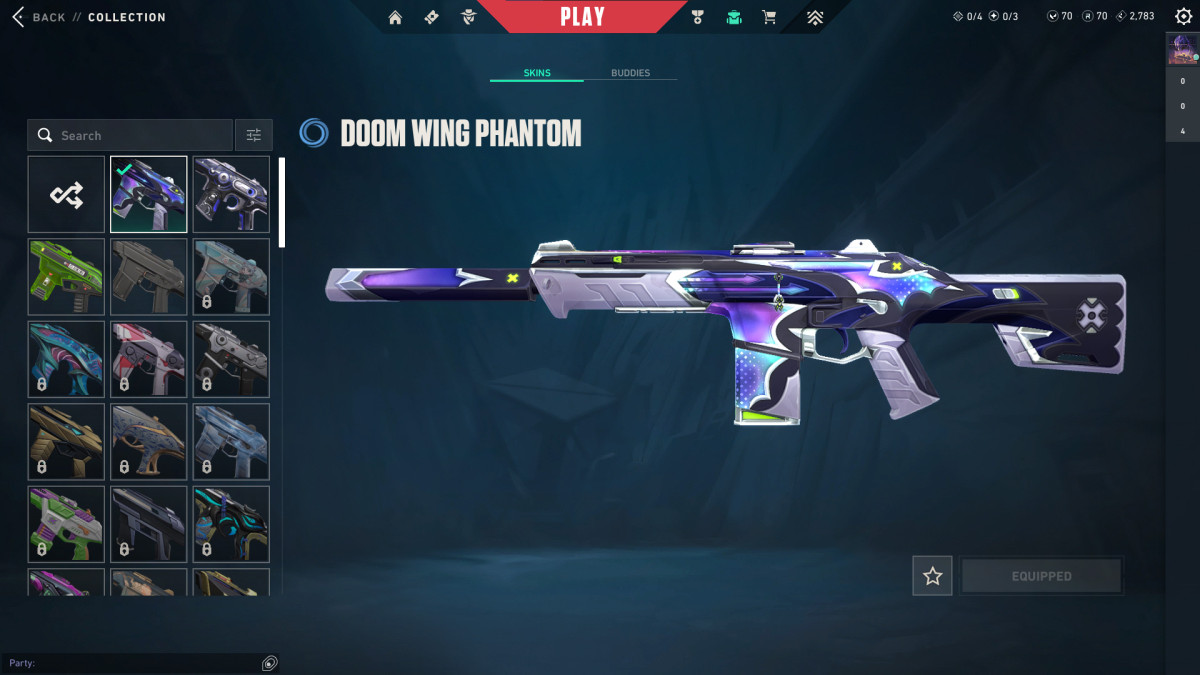
Task: Open the settings gear
Action: [x=1183, y=17]
